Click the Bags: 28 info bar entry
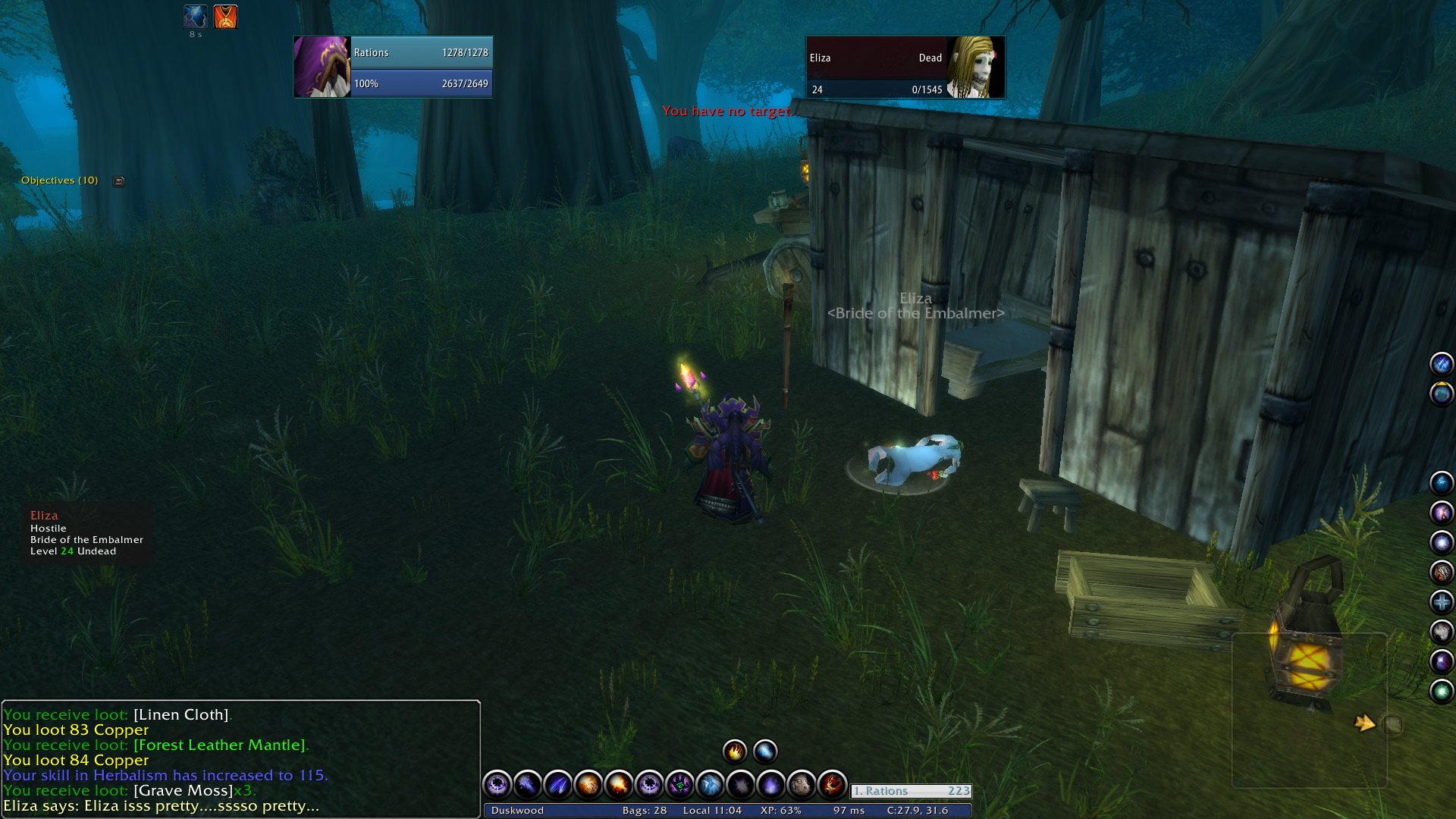Image resolution: width=1456 pixels, height=819 pixels. pyautogui.click(x=644, y=811)
